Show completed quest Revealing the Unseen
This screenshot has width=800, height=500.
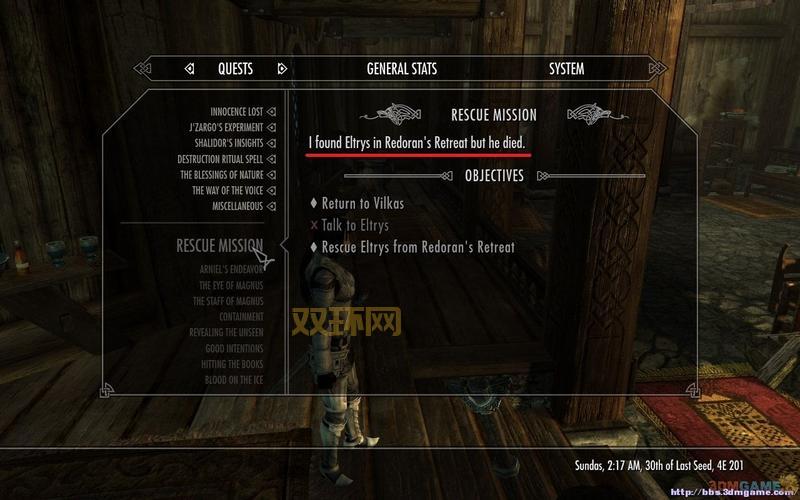click(x=226, y=333)
